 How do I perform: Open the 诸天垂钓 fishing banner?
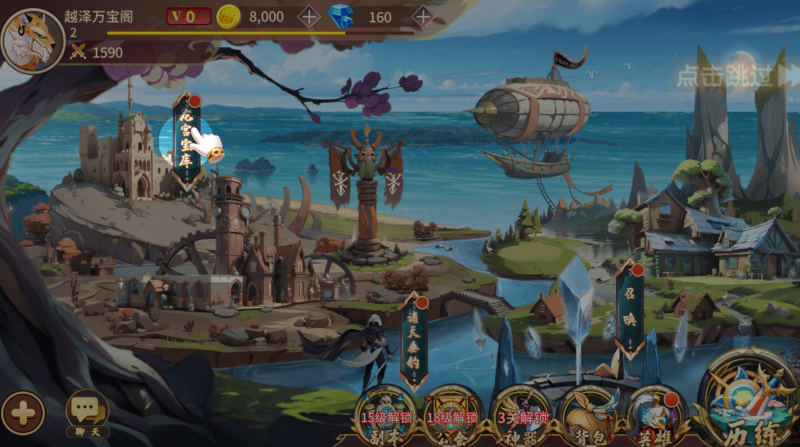pyautogui.click(x=414, y=338)
